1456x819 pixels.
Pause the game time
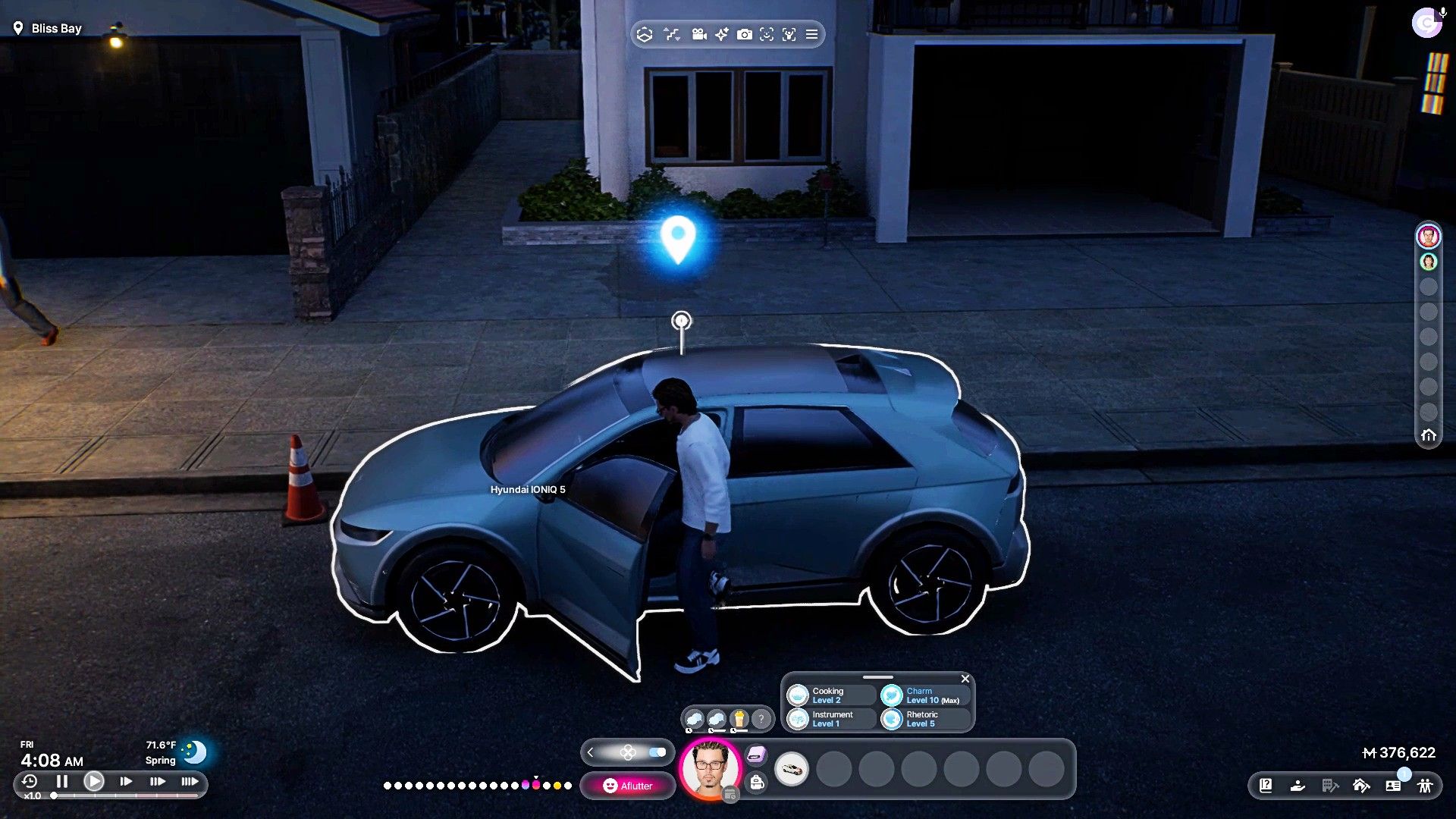coord(62,781)
